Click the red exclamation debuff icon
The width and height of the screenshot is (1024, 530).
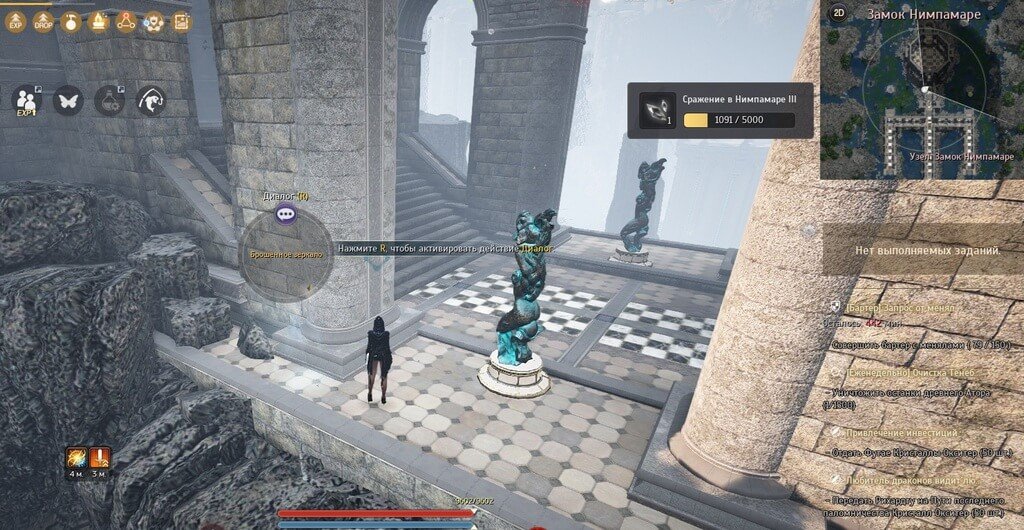pos(101,458)
